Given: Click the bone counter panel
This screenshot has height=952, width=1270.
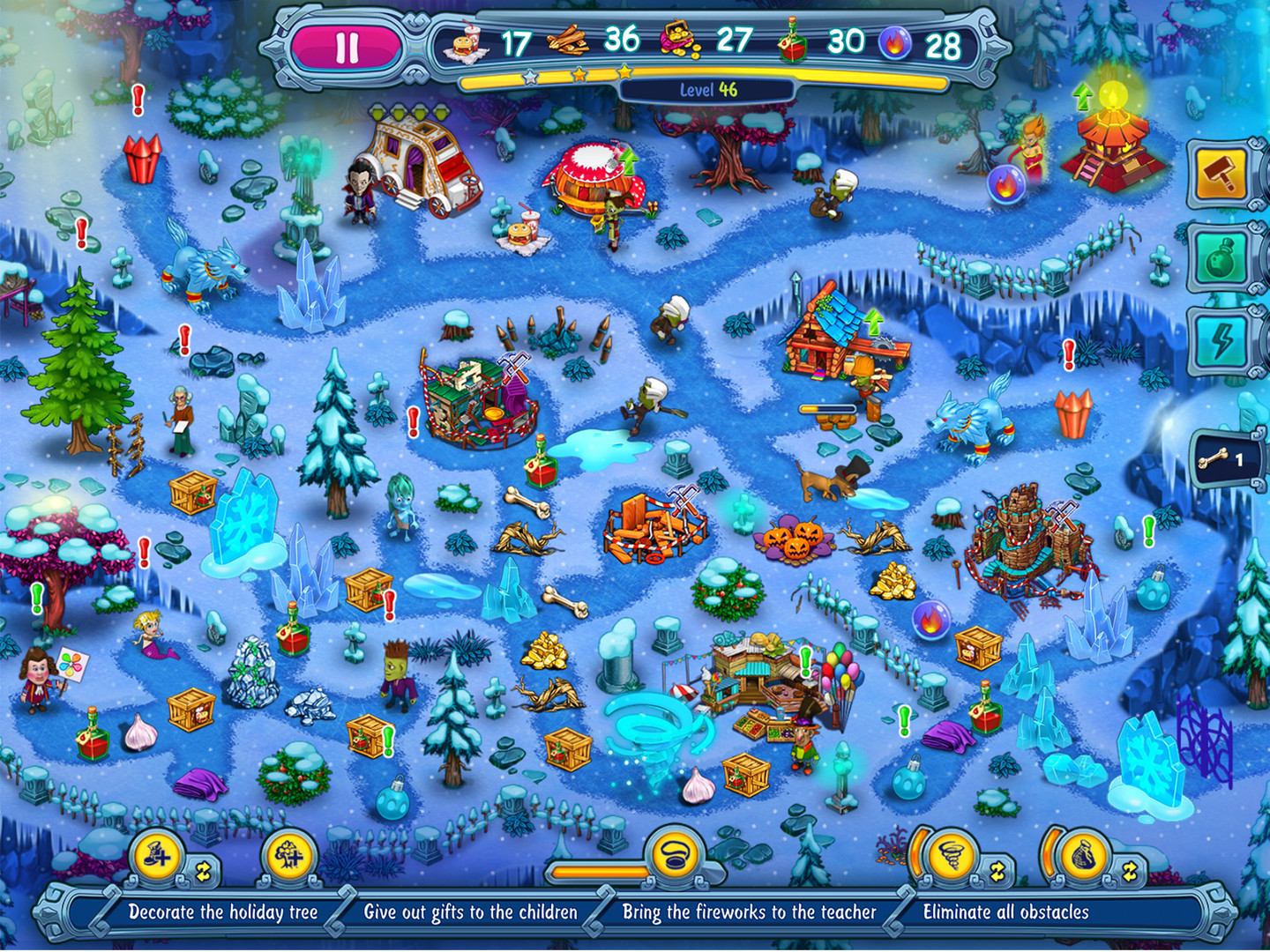Looking at the screenshot, I should 1226,457.
